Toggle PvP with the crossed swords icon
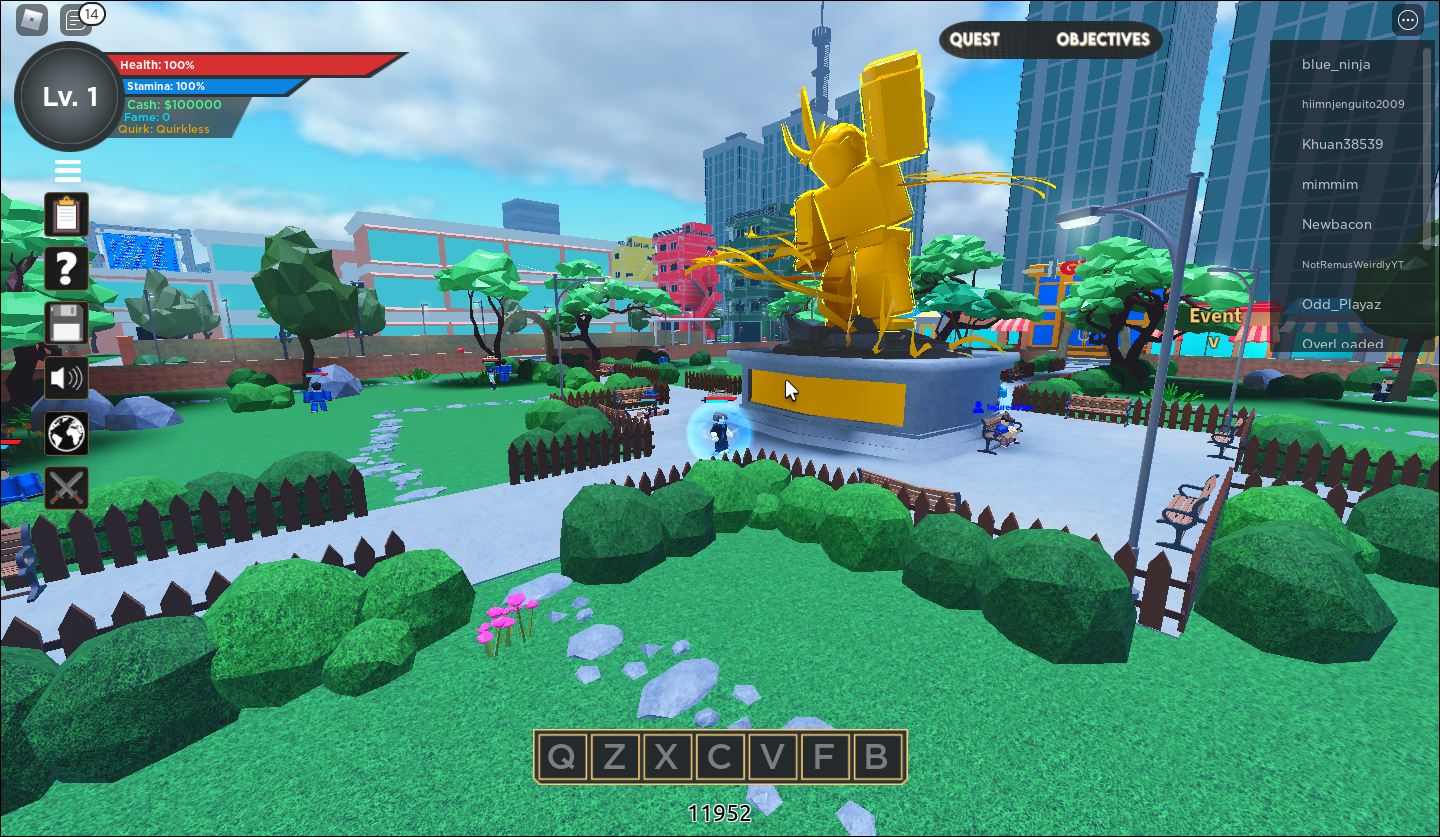This screenshot has height=837, width=1440. click(x=66, y=487)
